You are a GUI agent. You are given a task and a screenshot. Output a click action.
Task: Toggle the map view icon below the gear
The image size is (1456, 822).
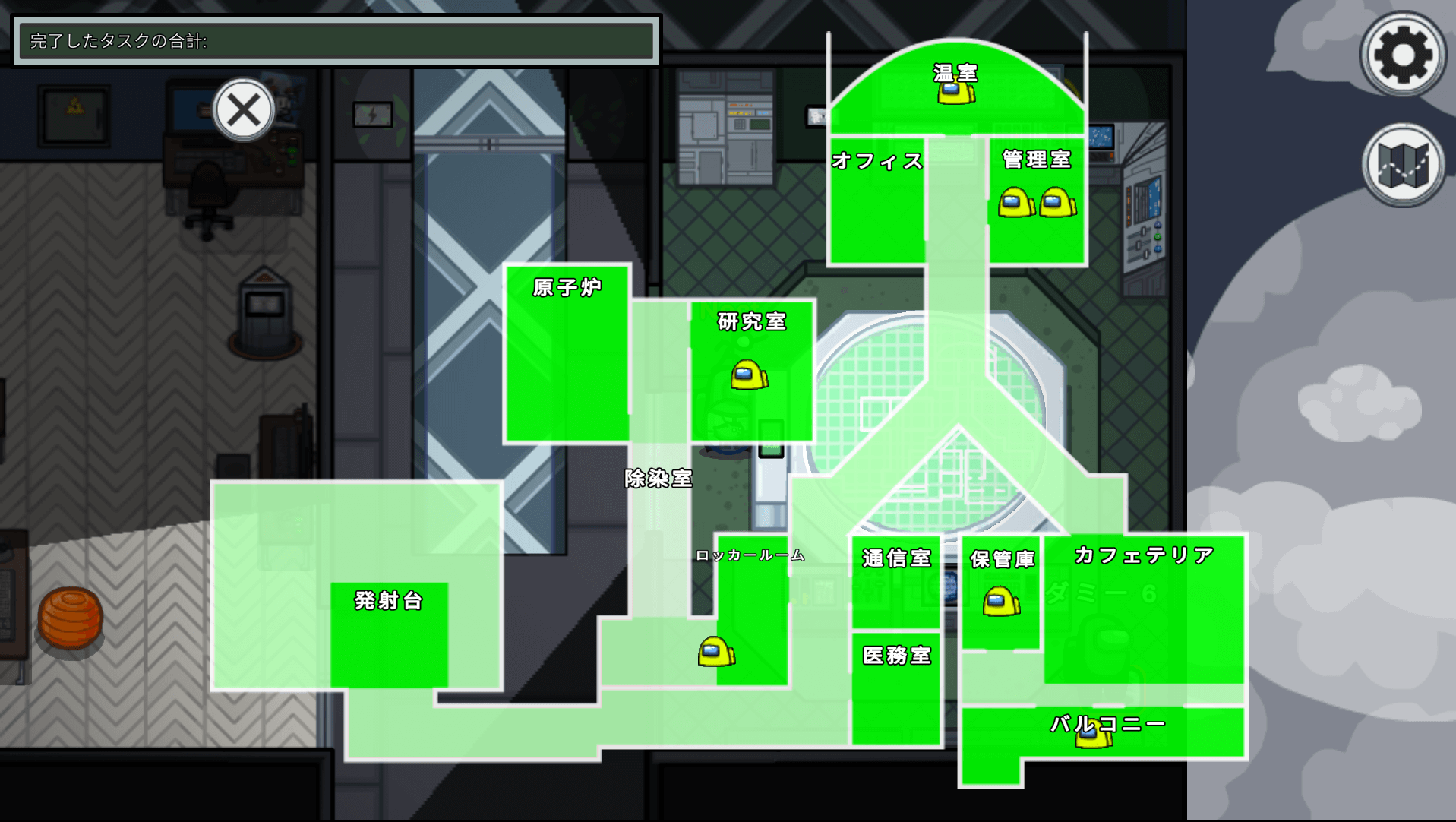pos(1401,169)
